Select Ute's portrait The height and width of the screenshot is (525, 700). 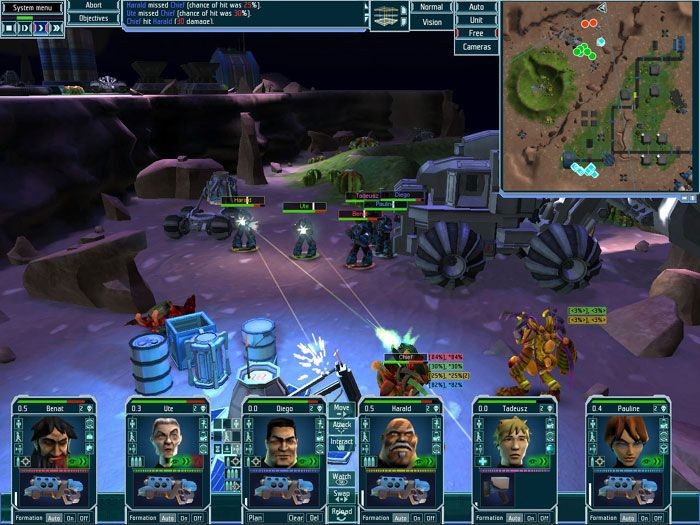167,441
